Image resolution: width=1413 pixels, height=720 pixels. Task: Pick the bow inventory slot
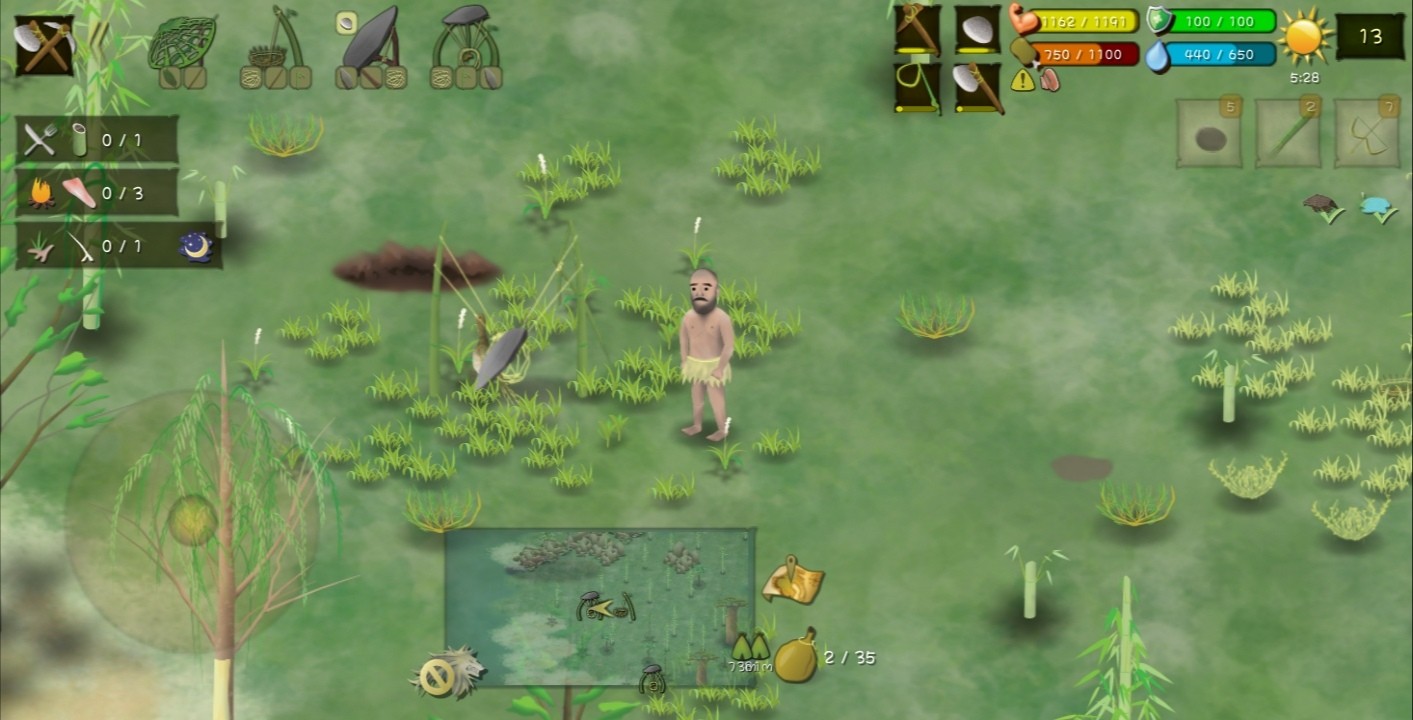coord(1367,134)
